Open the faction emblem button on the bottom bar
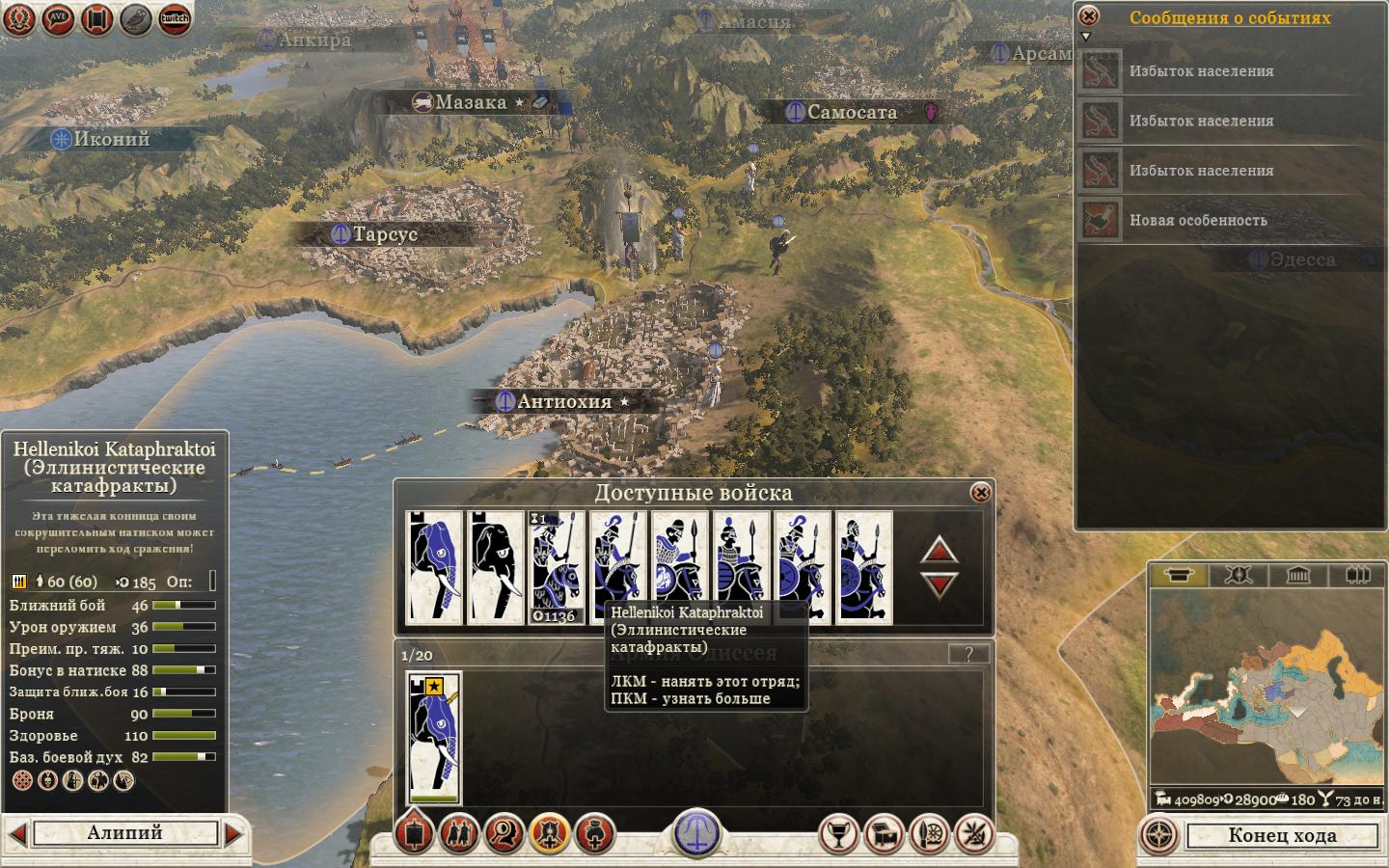Viewport: 1389px width, 868px height. (697, 831)
